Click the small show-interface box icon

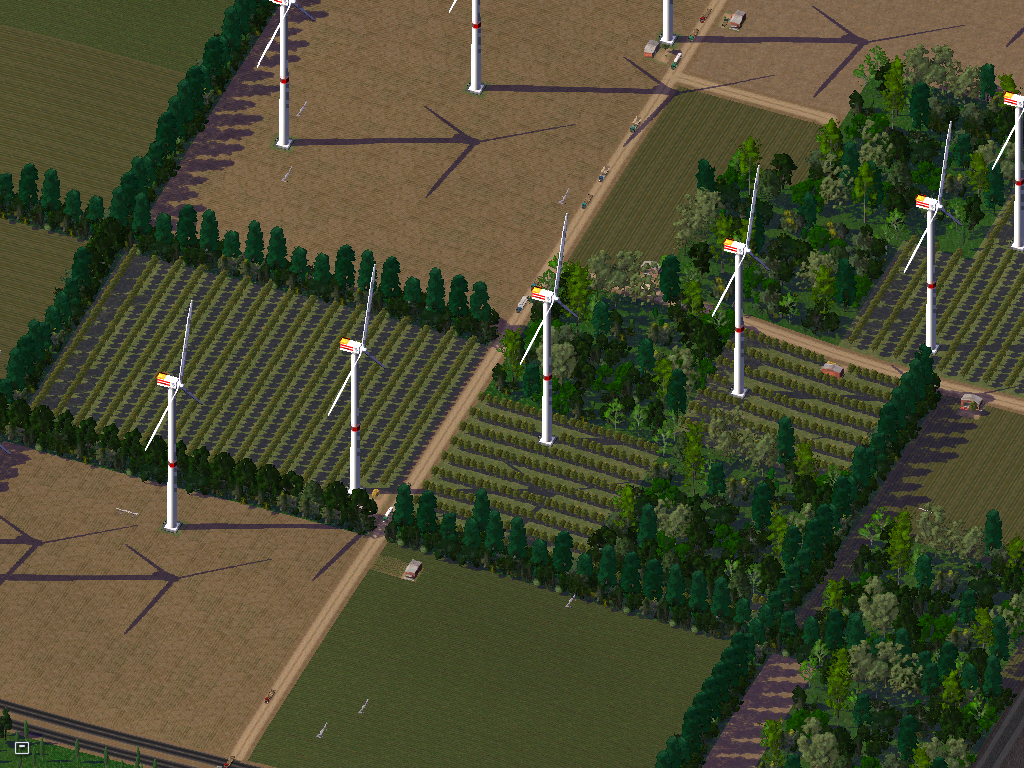[x=22, y=747]
